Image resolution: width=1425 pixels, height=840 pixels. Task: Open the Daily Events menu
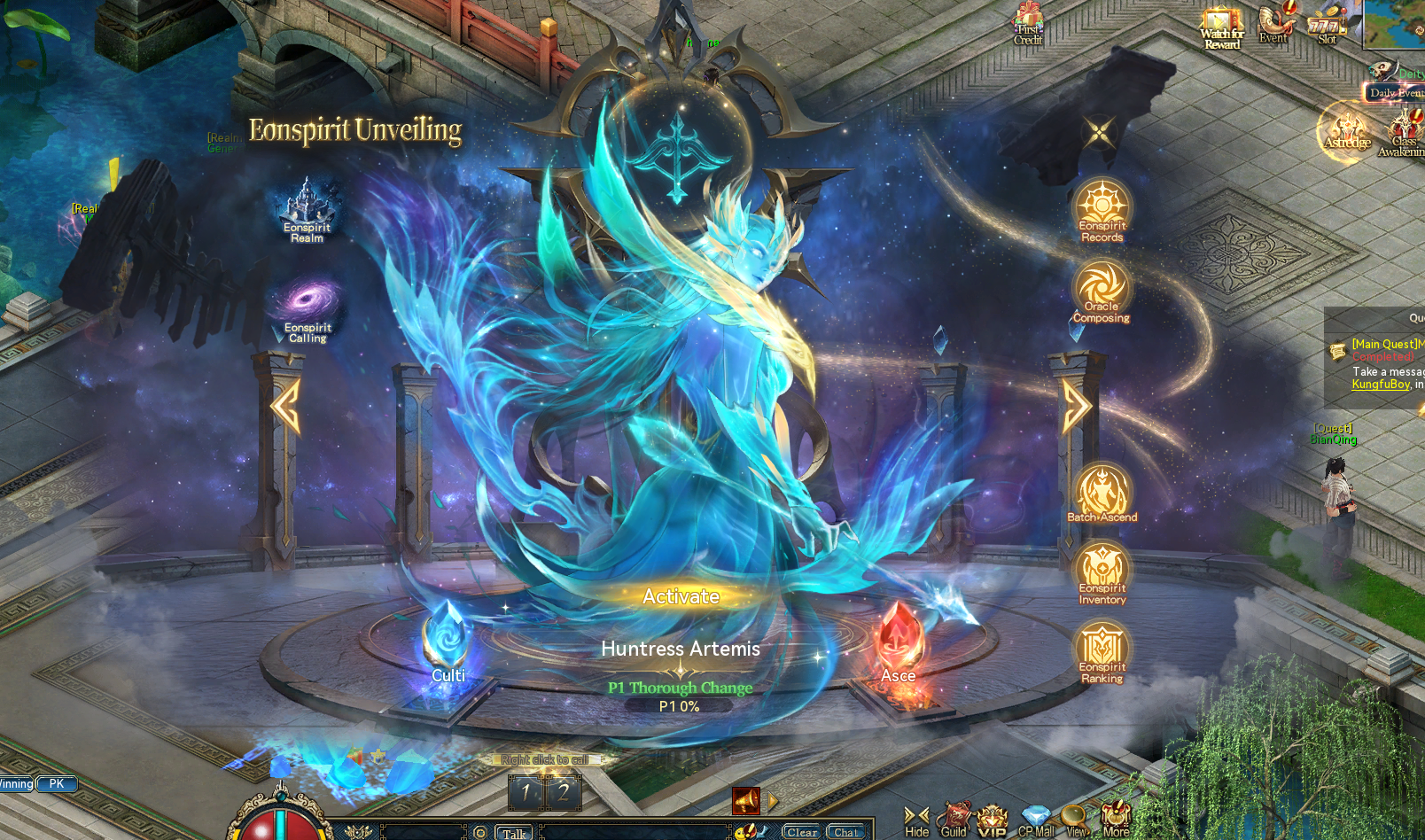[x=1390, y=92]
